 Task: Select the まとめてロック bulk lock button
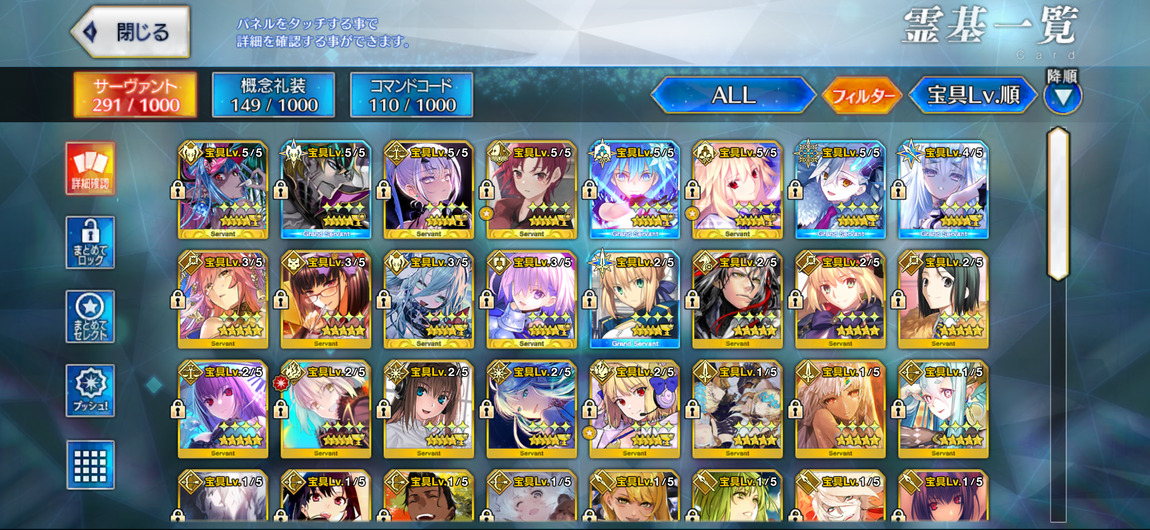[x=90, y=242]
